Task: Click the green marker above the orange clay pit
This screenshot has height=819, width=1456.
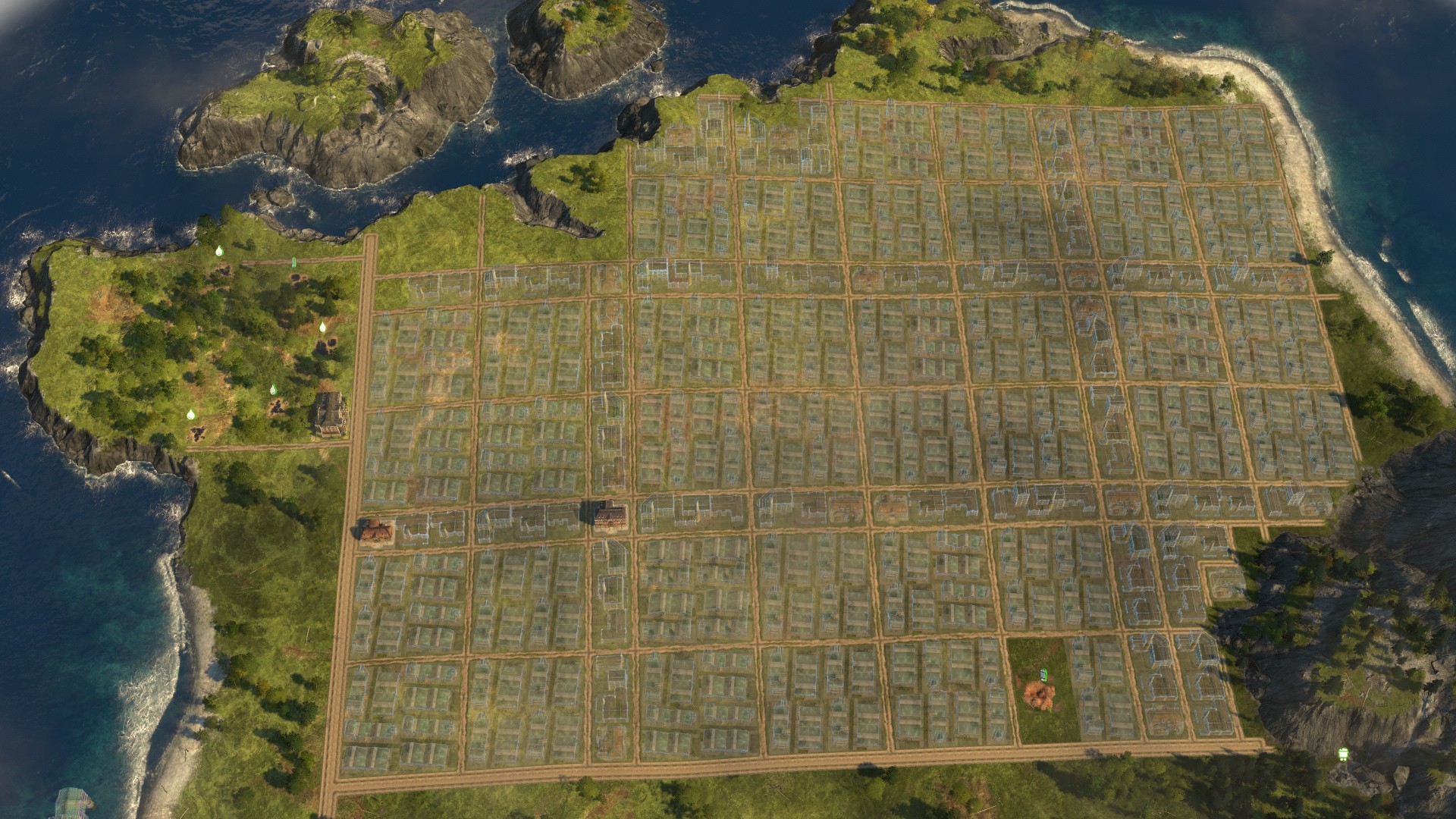Action: pos(1044,674)
